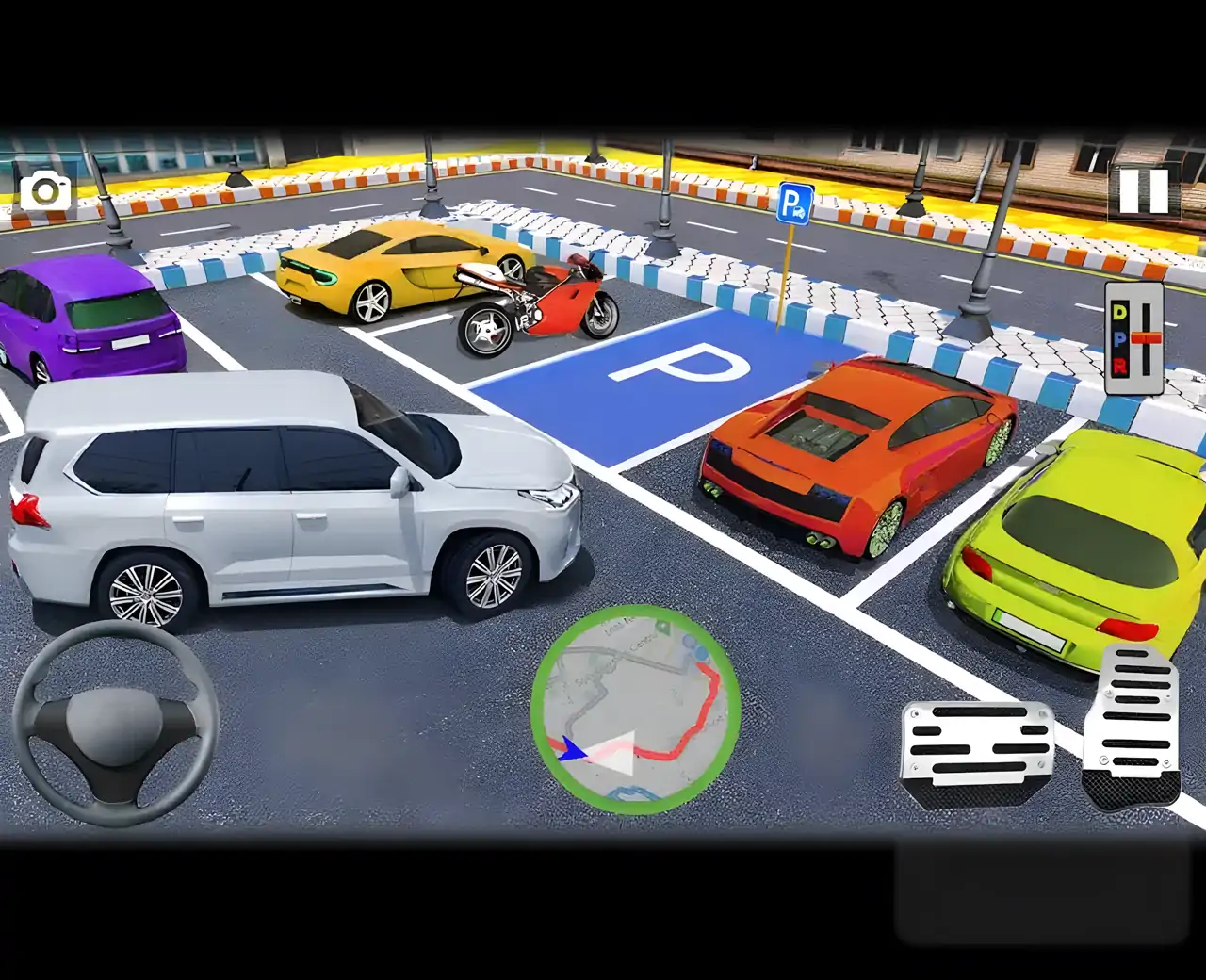Viewport: 1206px width, 980px height.
Task: Move the orange gear shift knob
Action: pos(1146,337)
